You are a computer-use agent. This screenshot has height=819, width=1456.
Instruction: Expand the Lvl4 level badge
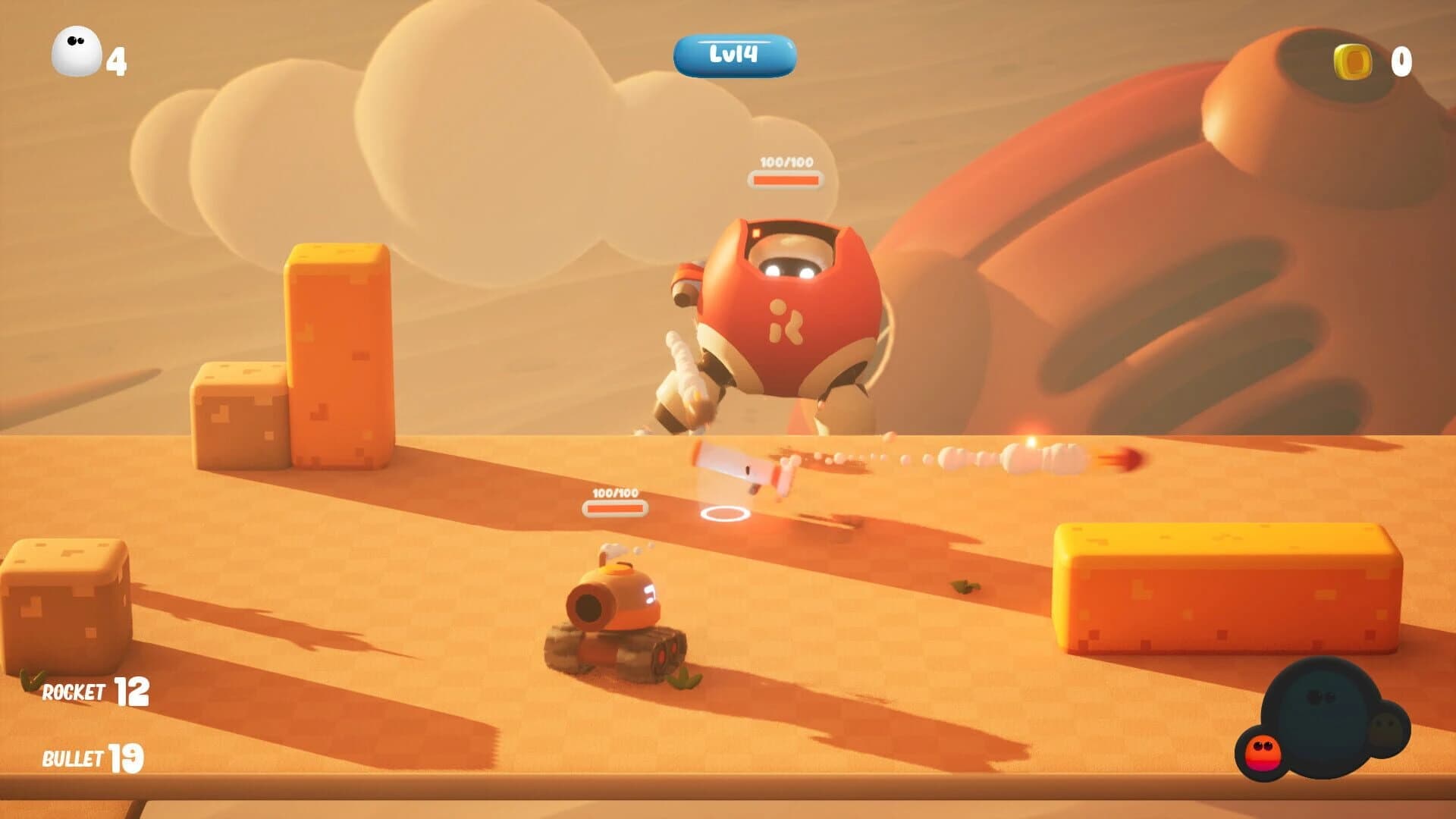[x=734, y=54]
